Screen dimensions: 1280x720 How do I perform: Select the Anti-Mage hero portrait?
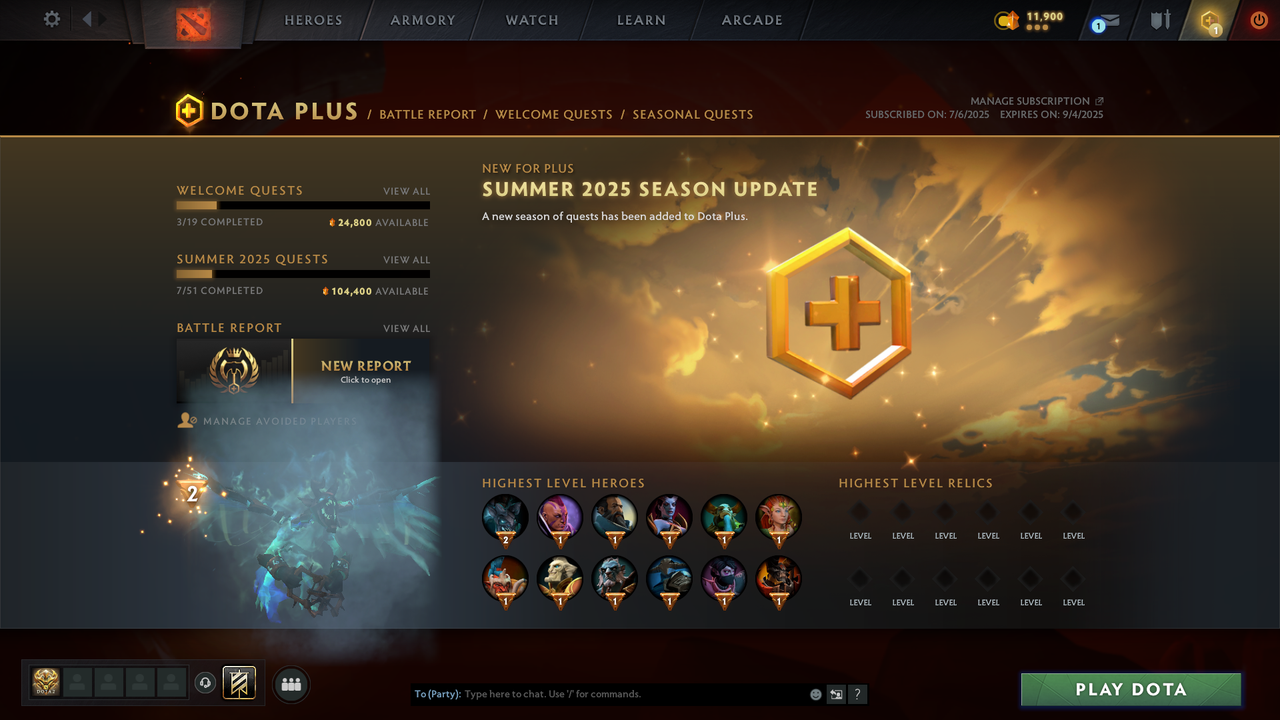(559, 517)
